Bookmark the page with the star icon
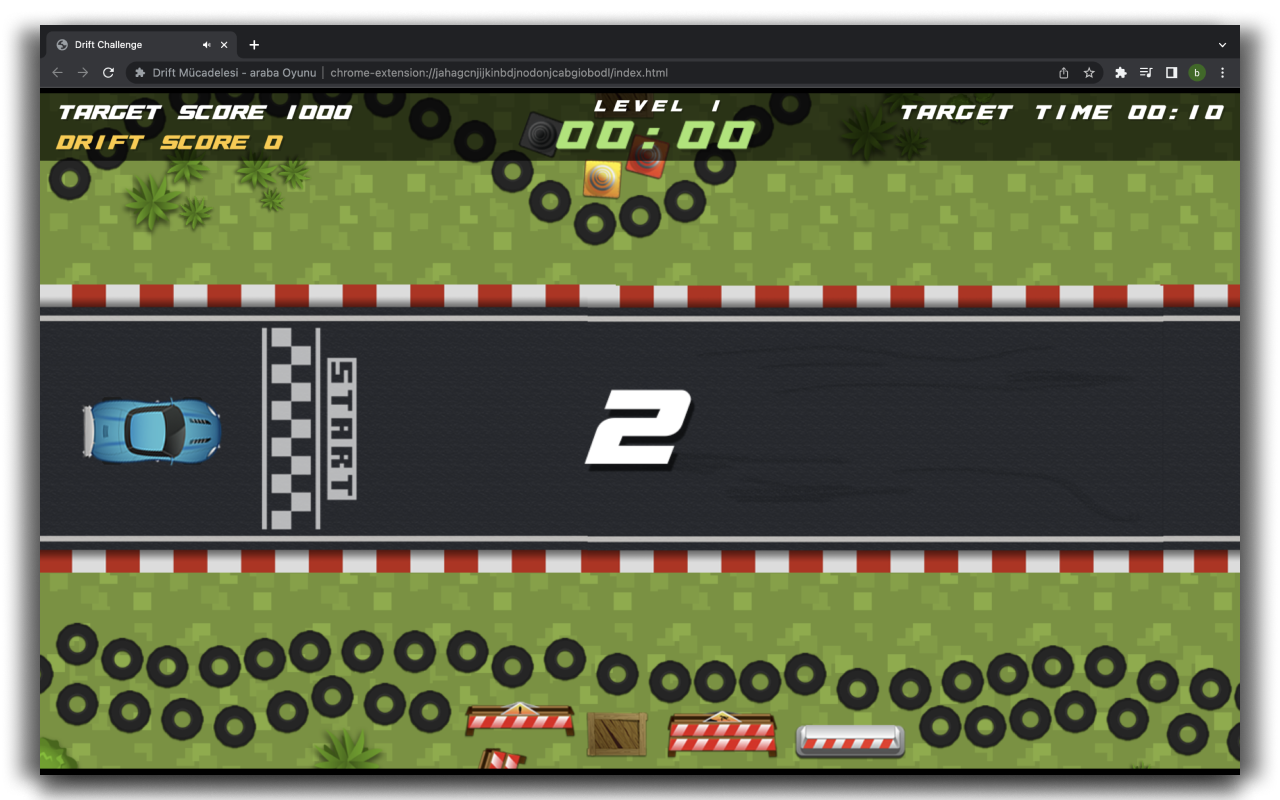Viewport: 1280px width, 800px height. pyautogui.click(x=1089, y=72)
